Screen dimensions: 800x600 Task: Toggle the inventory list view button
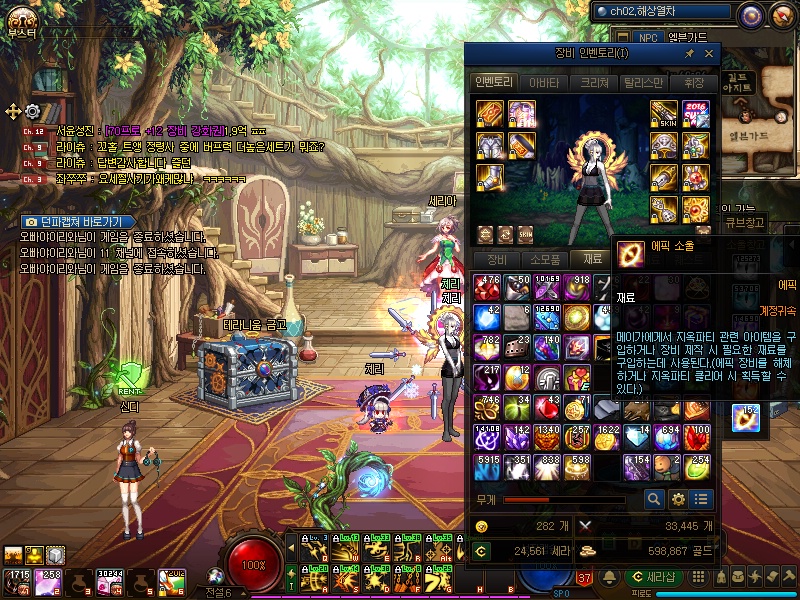[701, 498]
